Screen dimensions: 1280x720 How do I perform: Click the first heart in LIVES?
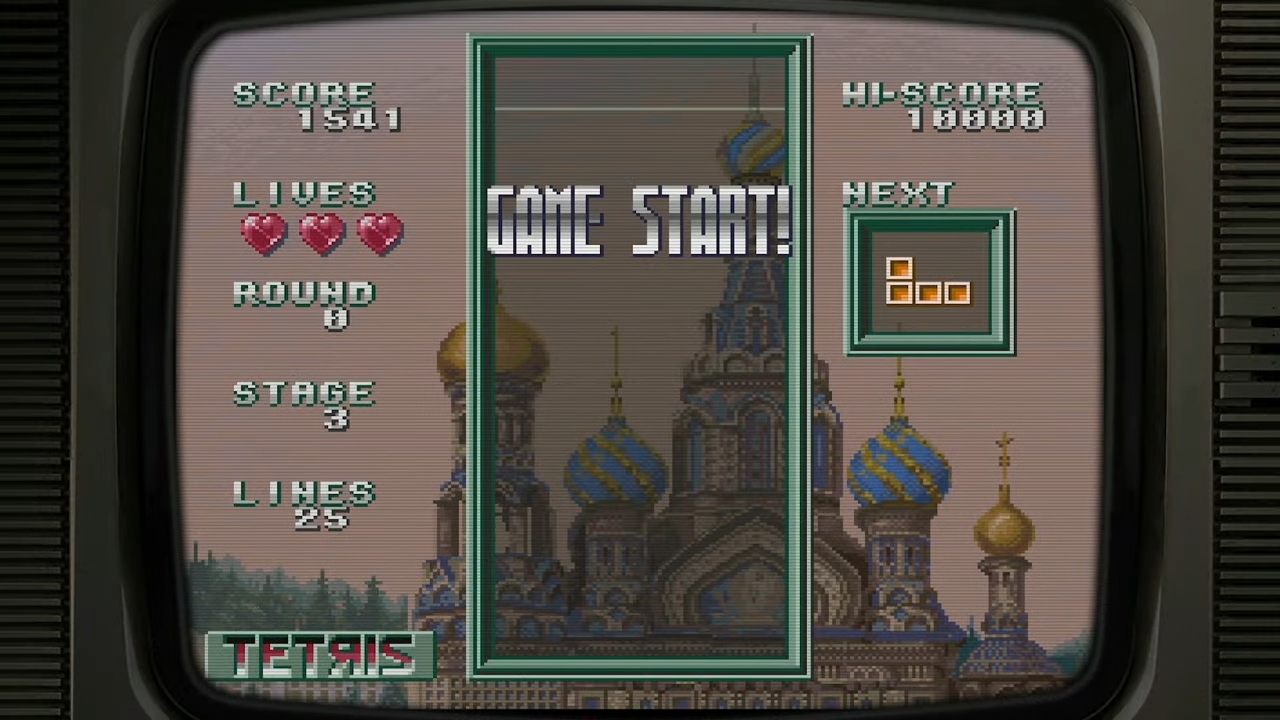[x=262, y=232]
